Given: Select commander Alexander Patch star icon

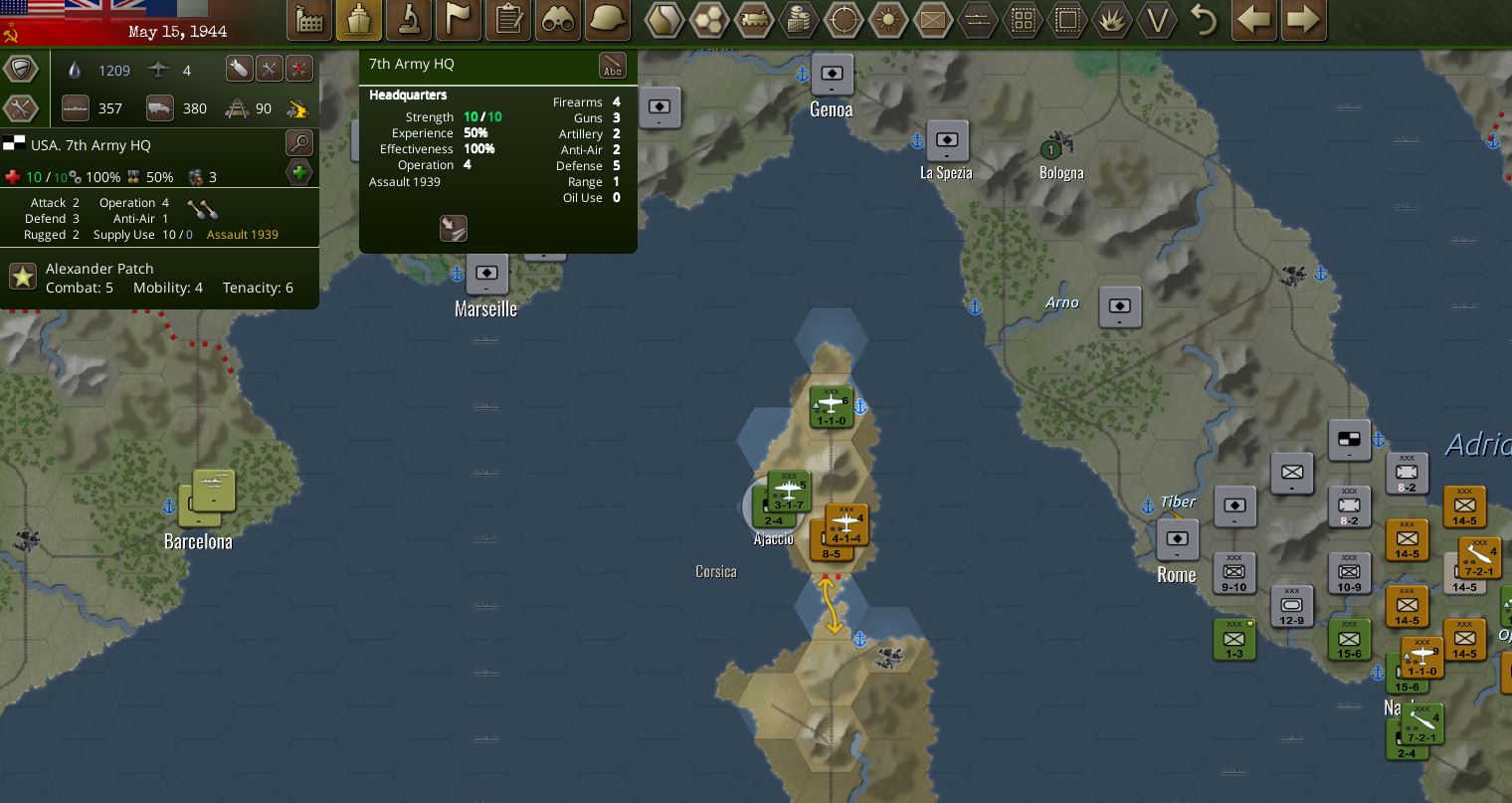Looking at the screenshot, I should tap(23, 277).
